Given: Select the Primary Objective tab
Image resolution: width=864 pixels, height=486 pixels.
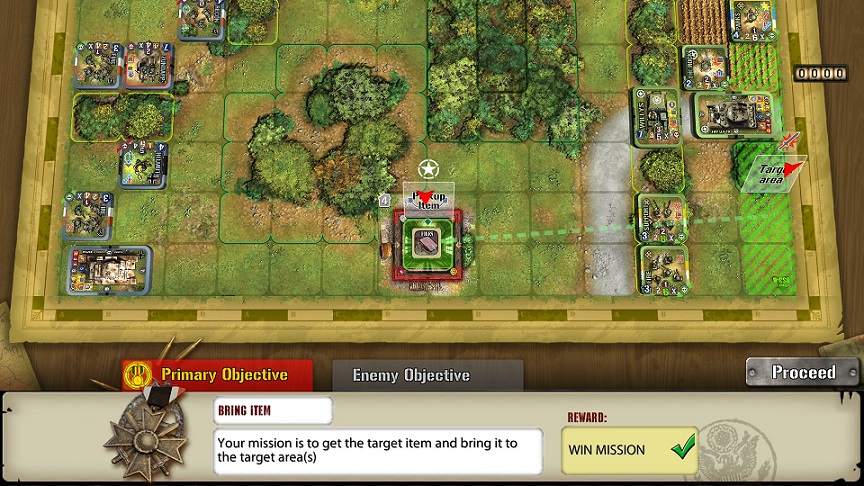Looking at the screenshot, I should click(x=218, y=376).
